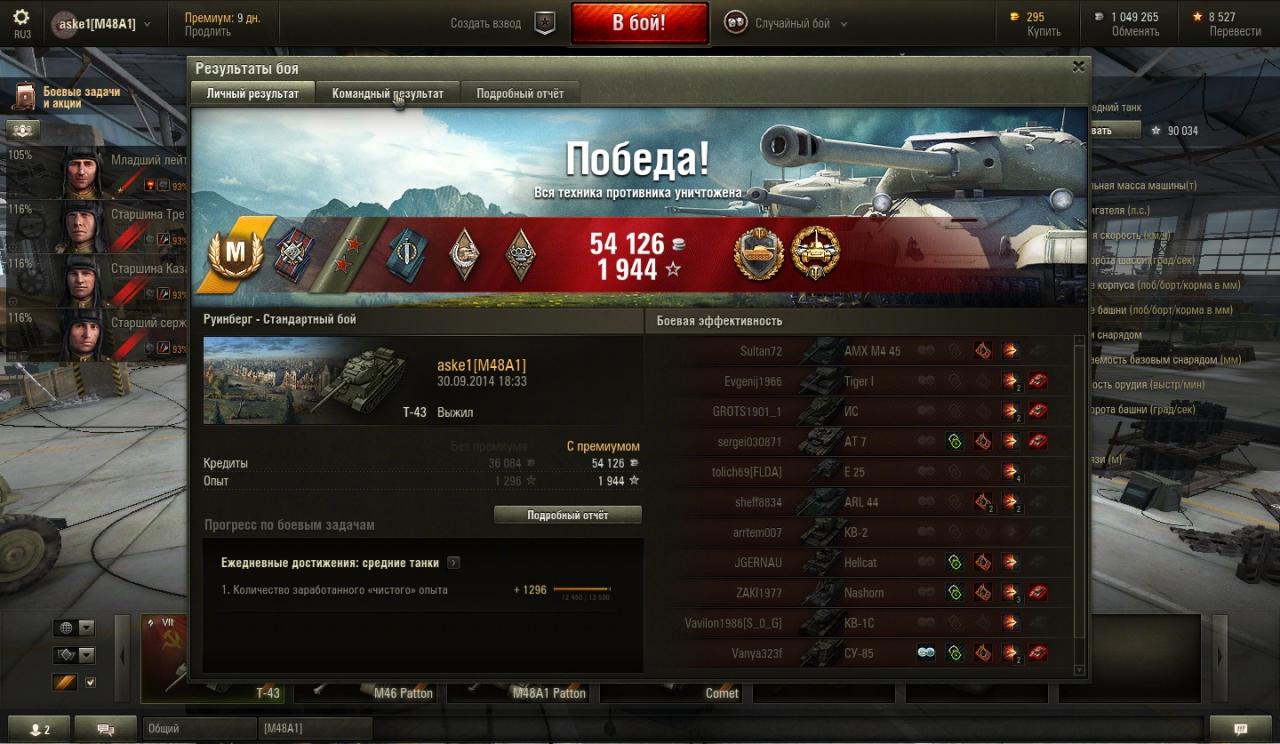Expand the daily medium tanks mission details
The width and height of the screenshot is (1280, 744).
tap(454, 563)
